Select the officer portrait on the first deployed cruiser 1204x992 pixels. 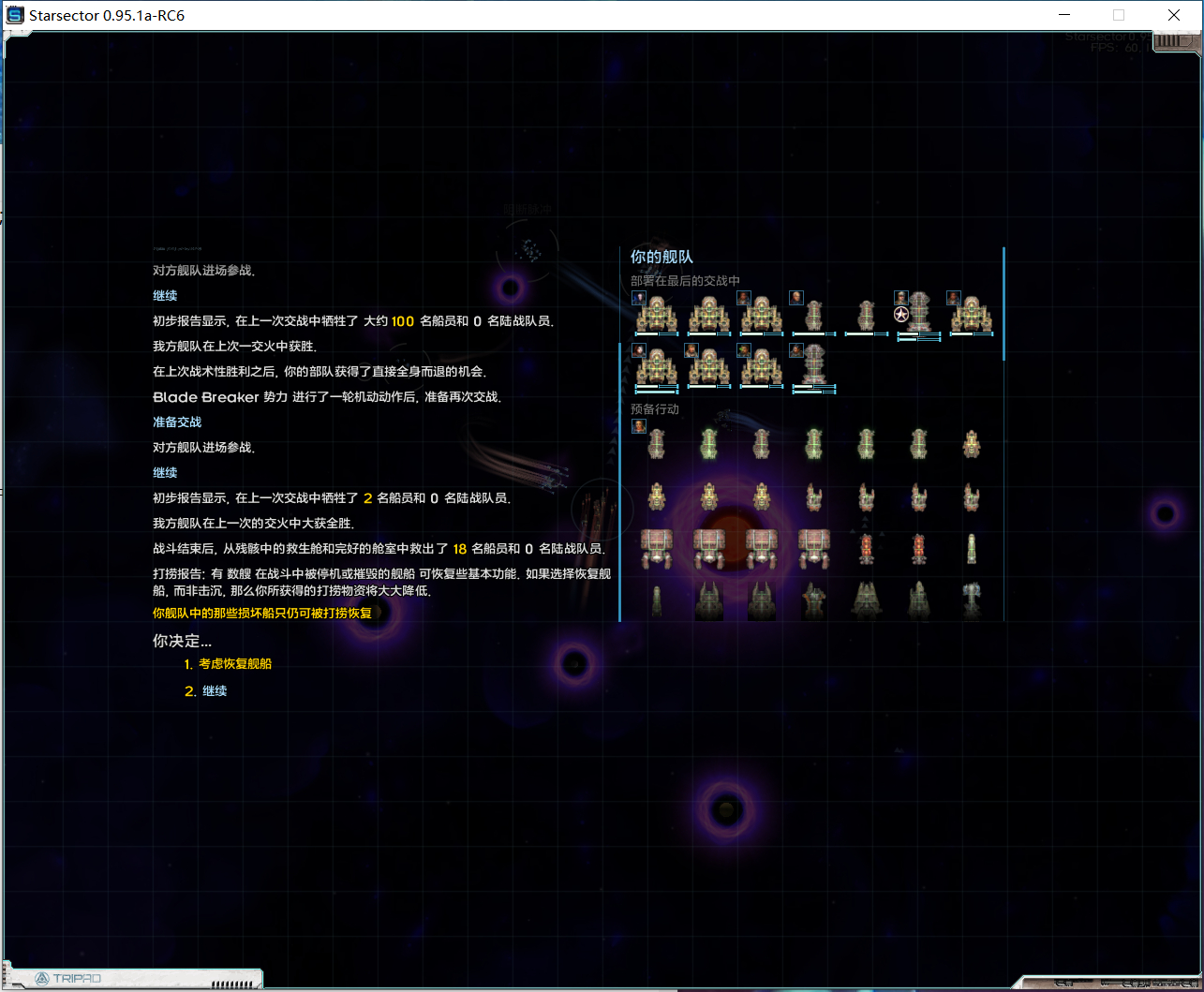point(638,298)
